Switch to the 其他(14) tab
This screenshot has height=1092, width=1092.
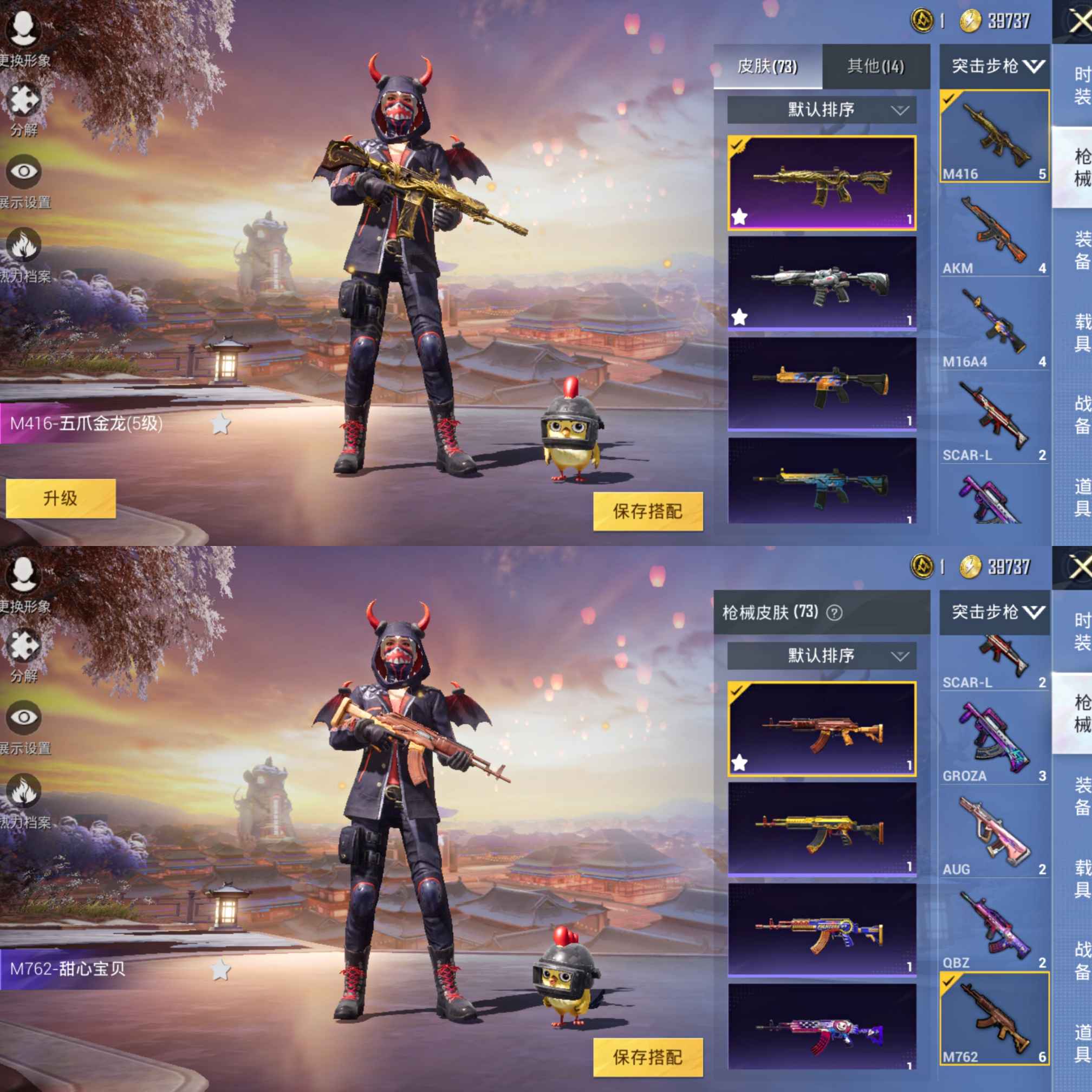(x=875, y=67)
